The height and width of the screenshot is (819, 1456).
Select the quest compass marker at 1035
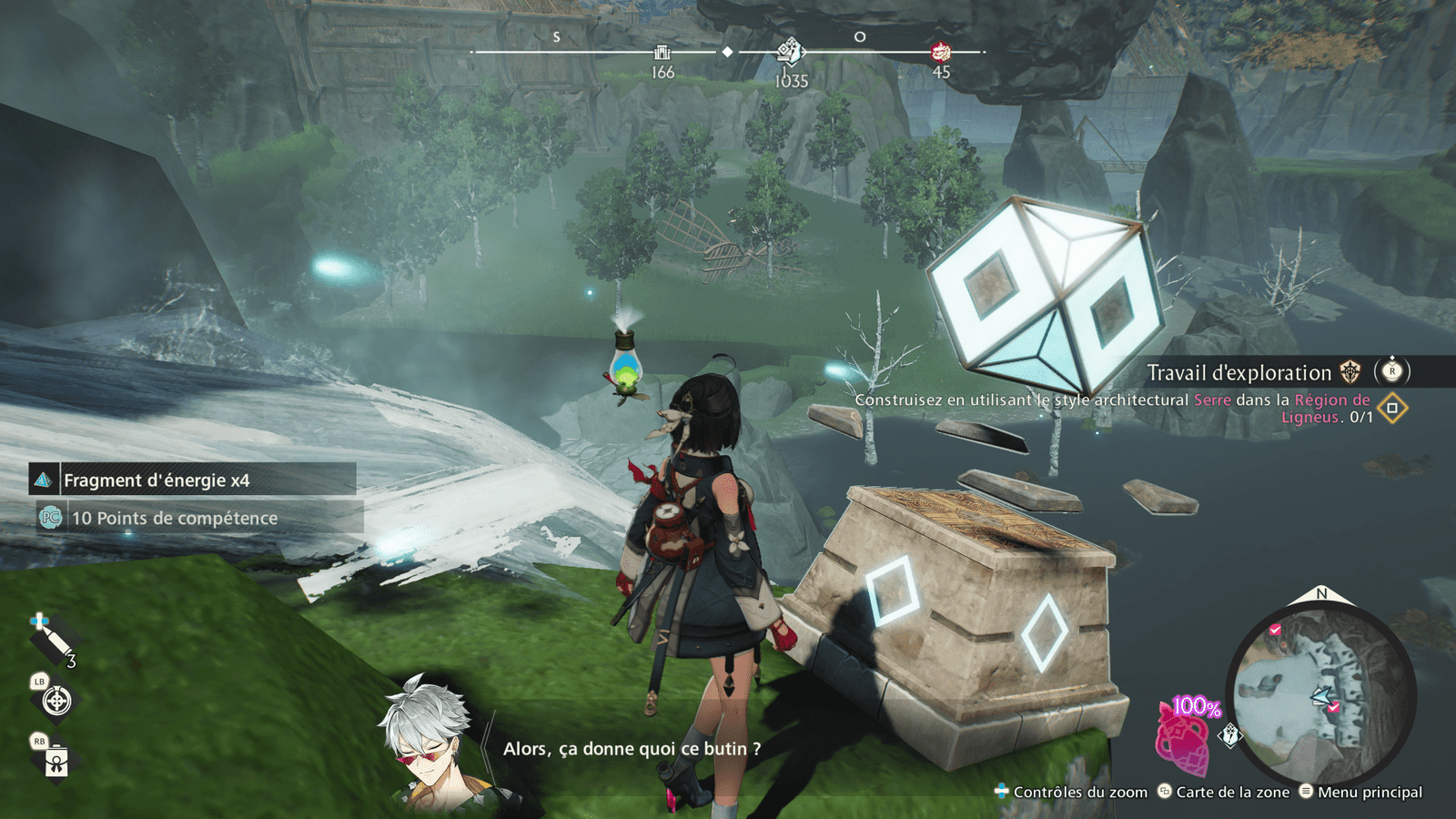pos(790,52)
